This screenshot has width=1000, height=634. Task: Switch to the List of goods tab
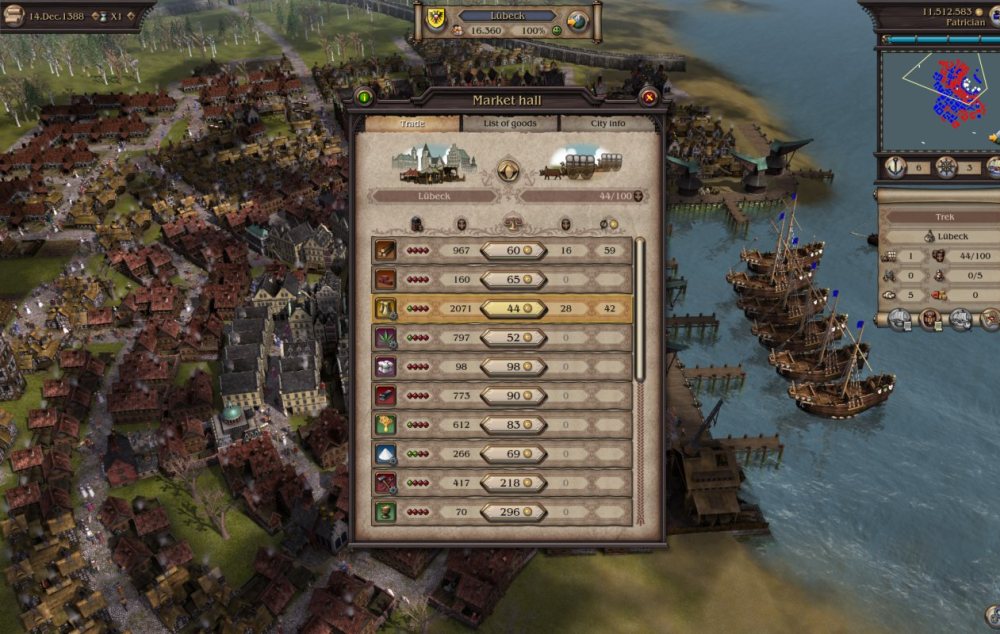pyautogui.click(x=510, y=123)
